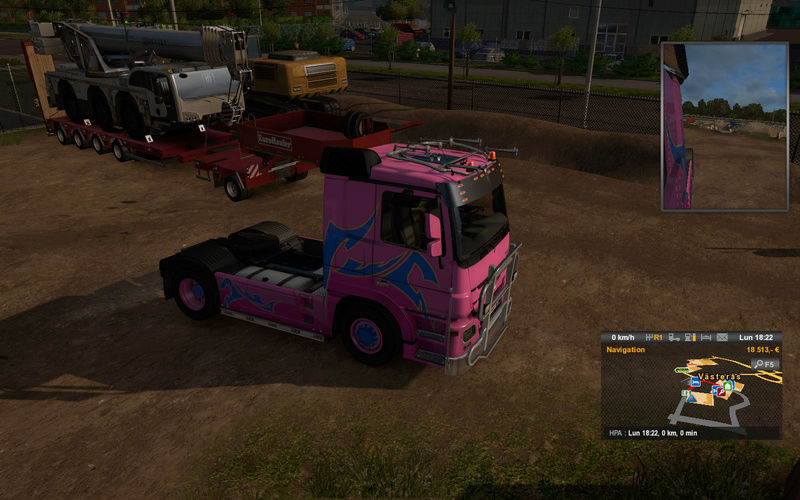Click the magnifier map zoom button
800x500 pixels.
tap(765, 364)
